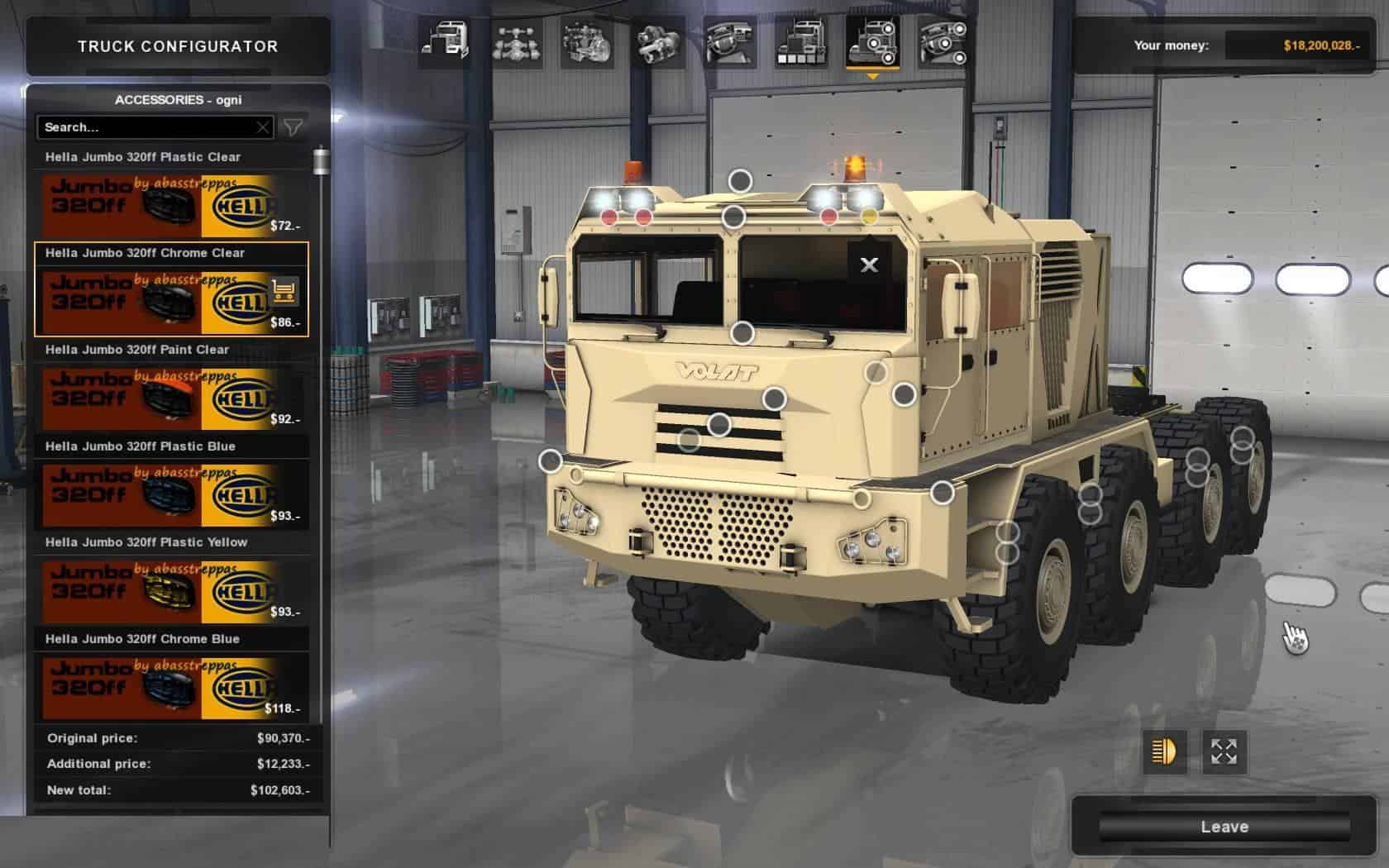Expand the truck view to fullscreen
The width and height of the screenshot is (1389, 868).
1224,751
